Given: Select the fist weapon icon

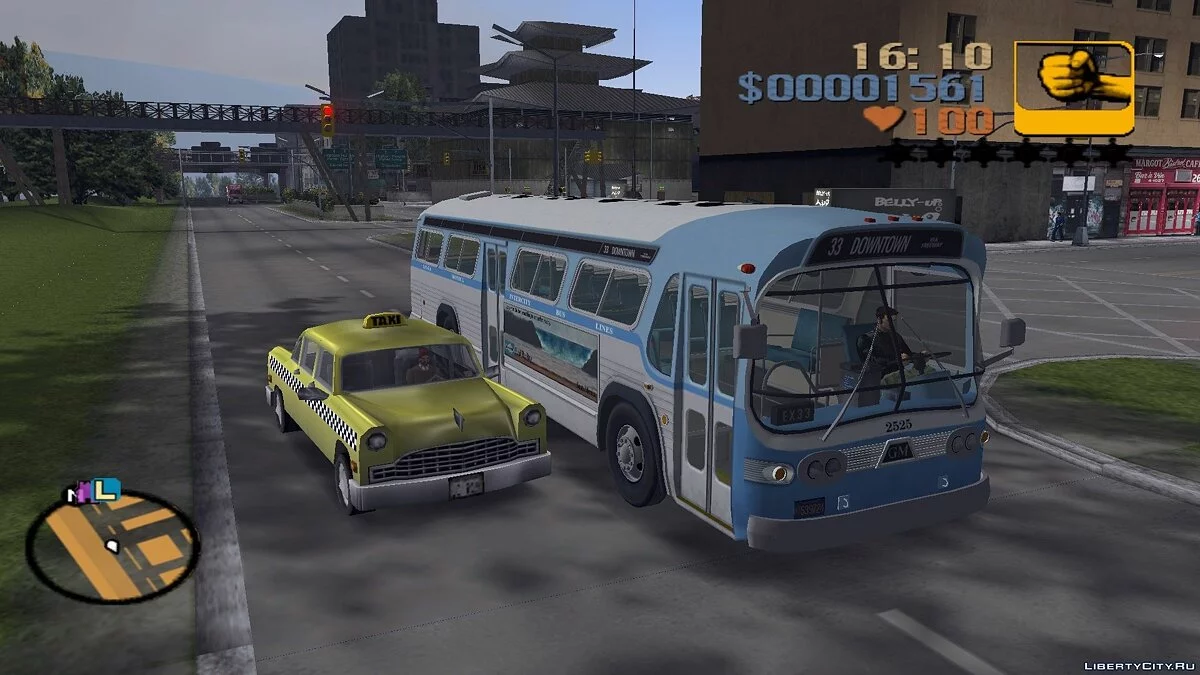Looking at the screenshot, I should [x=1074, y=87].
